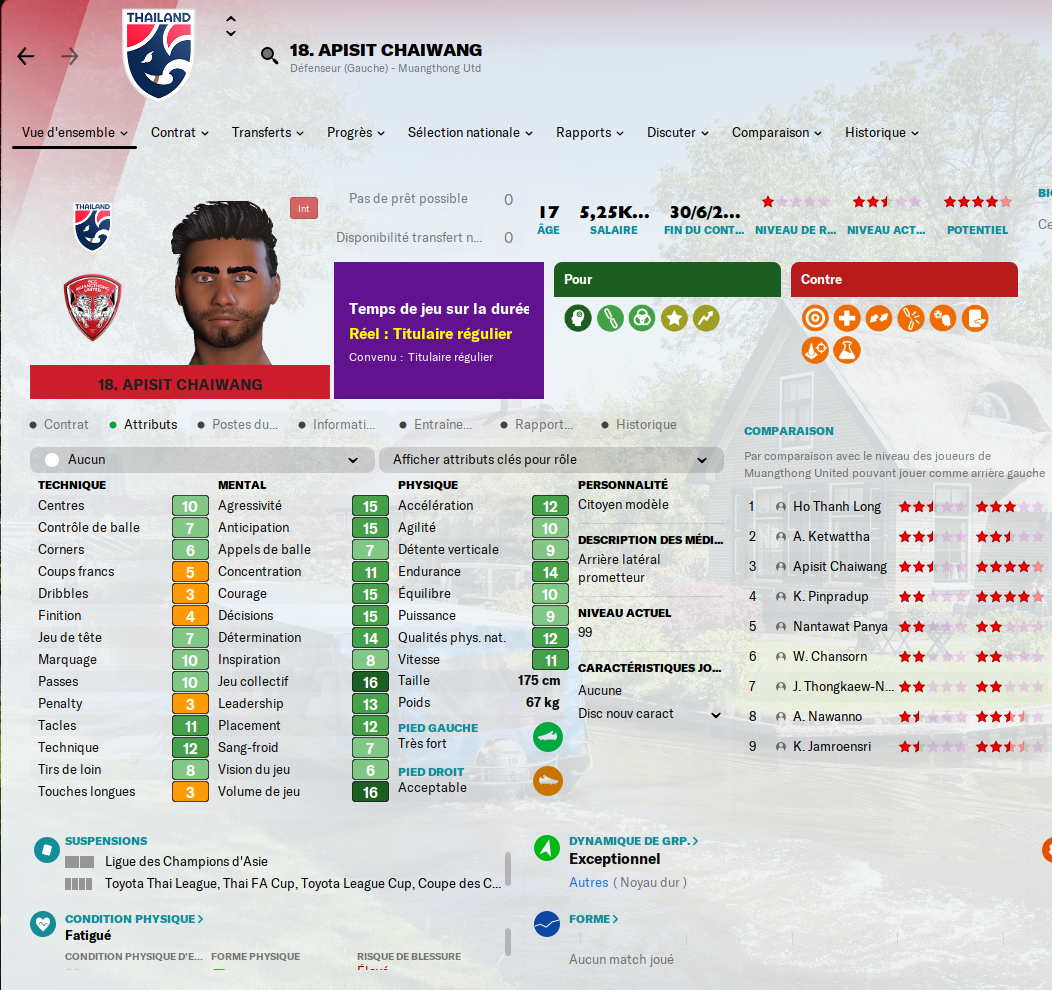Image resolution: width=1052 pixels, height=990 pixels.
Task: Open the Dynamique de grp. section
Action: pos(633,841)
